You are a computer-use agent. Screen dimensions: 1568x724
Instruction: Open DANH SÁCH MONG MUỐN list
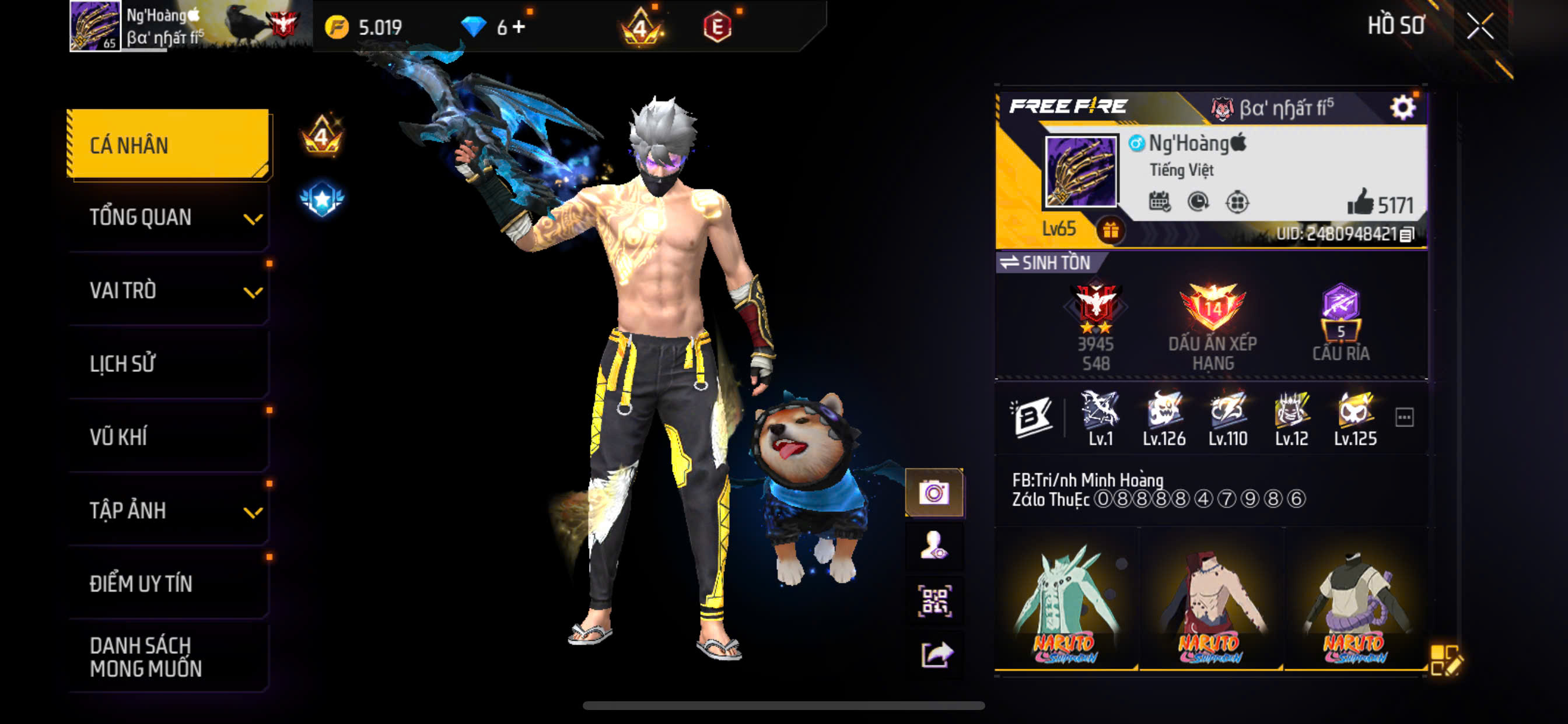point(168,656)
